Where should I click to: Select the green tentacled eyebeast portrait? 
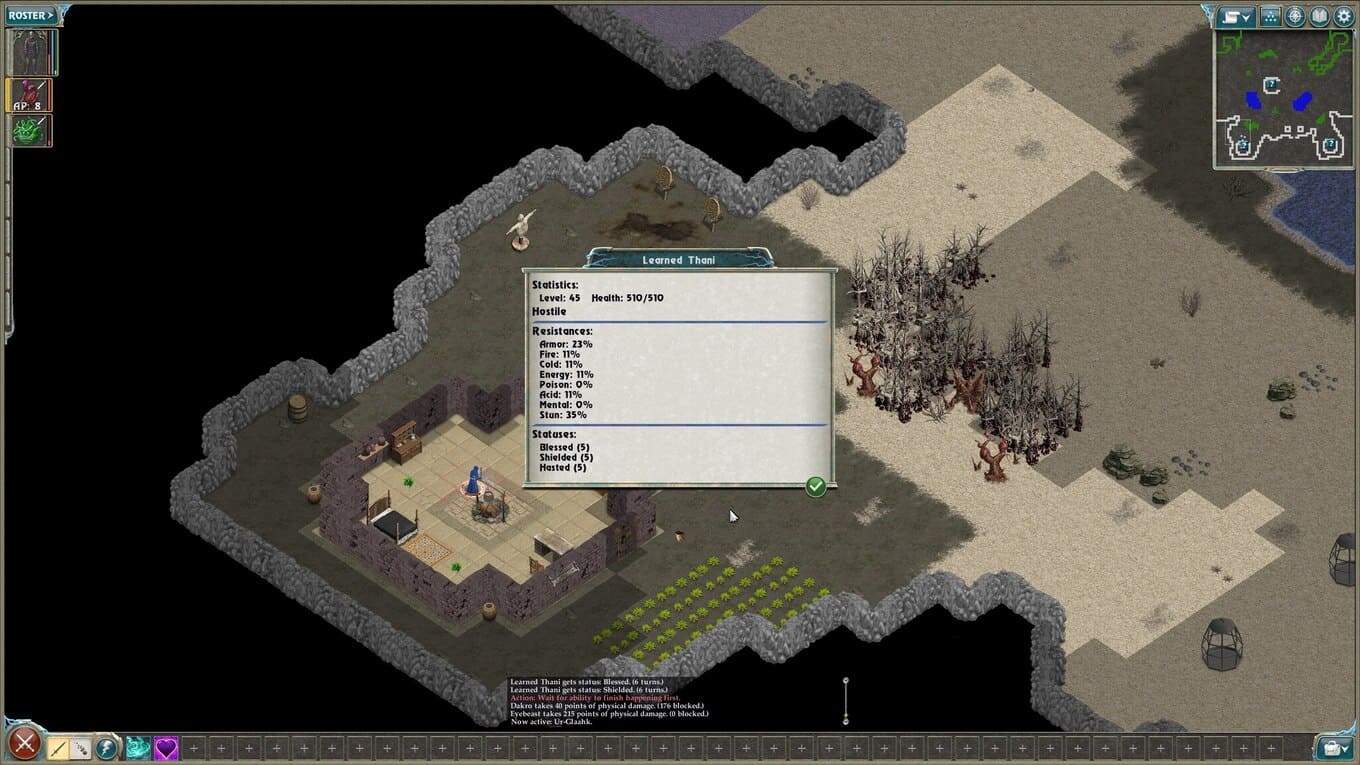tap(30, 131)
